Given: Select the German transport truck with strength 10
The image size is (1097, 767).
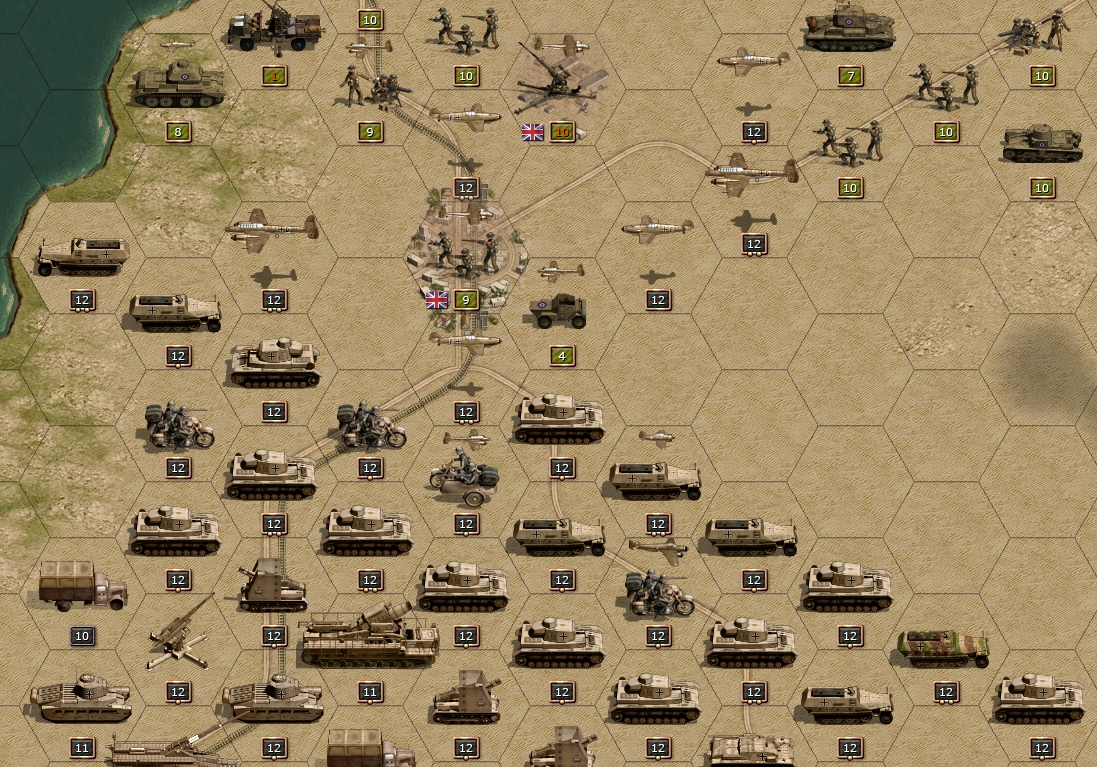Looking at the screenshot, I should 83,585.
